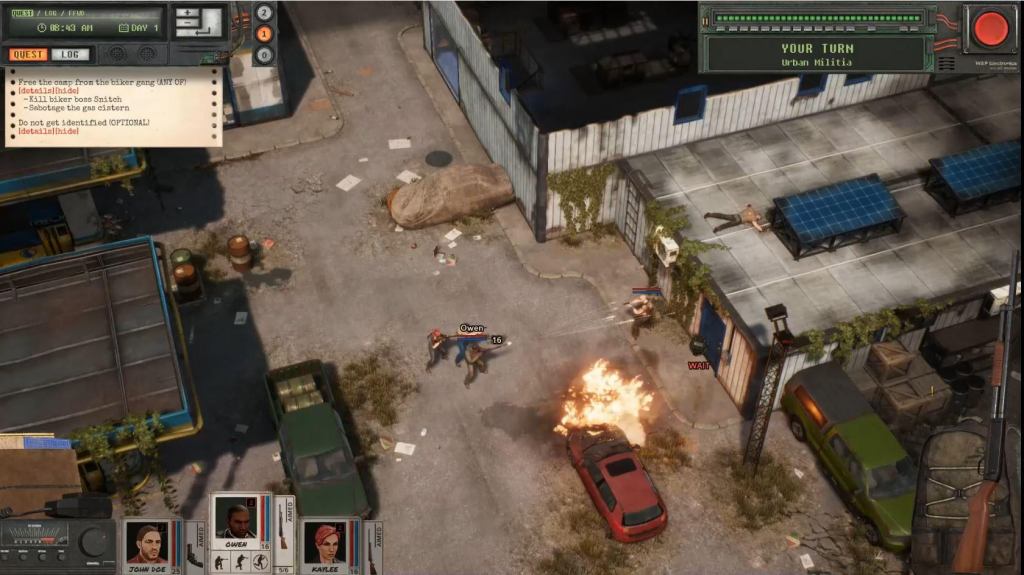Screen dimensions: 1024x575
Task: Show details for optional identification objective
Action: pos(35,131)
